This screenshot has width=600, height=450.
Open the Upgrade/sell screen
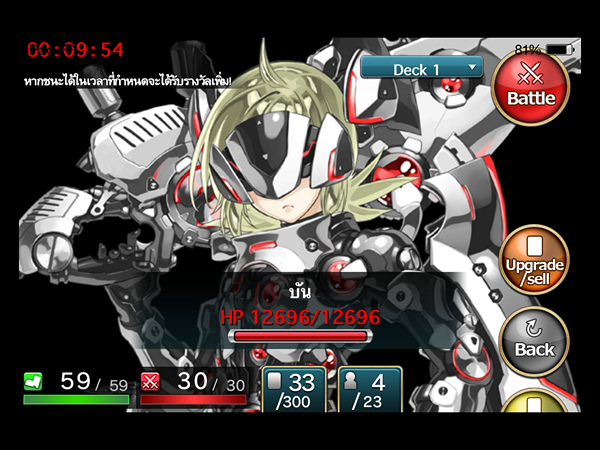click(534, 262)
